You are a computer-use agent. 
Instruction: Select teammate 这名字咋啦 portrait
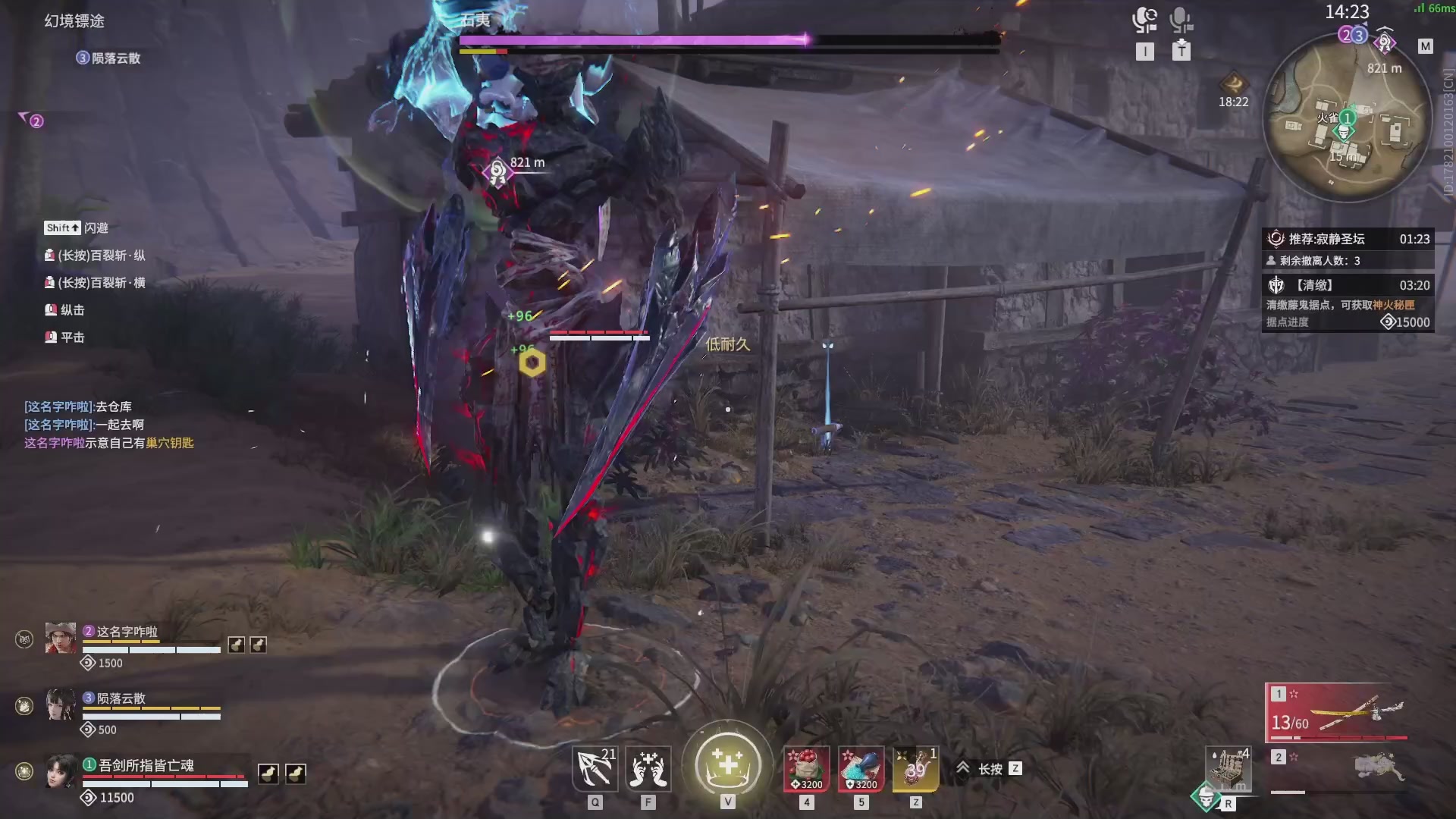[x=61, y=639]
